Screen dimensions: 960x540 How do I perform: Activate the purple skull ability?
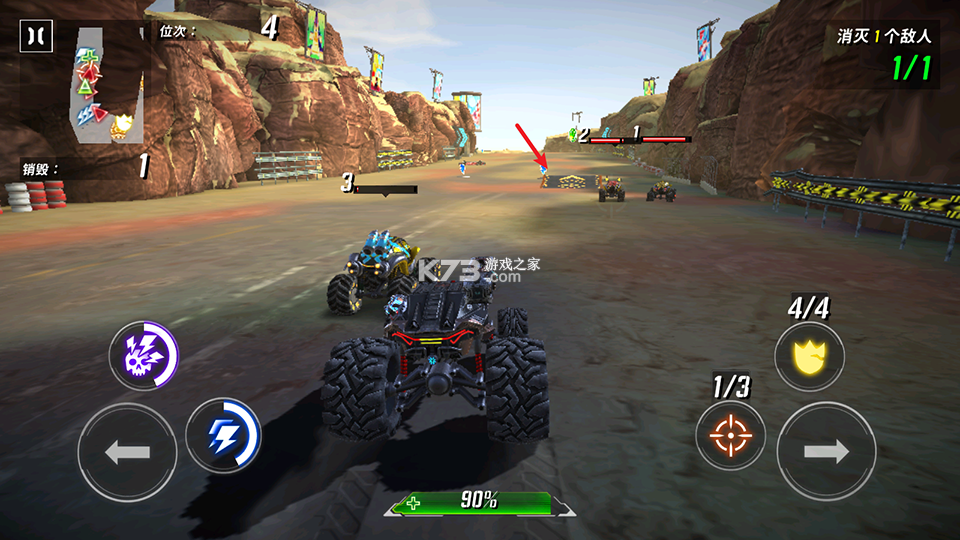[144, 356]
